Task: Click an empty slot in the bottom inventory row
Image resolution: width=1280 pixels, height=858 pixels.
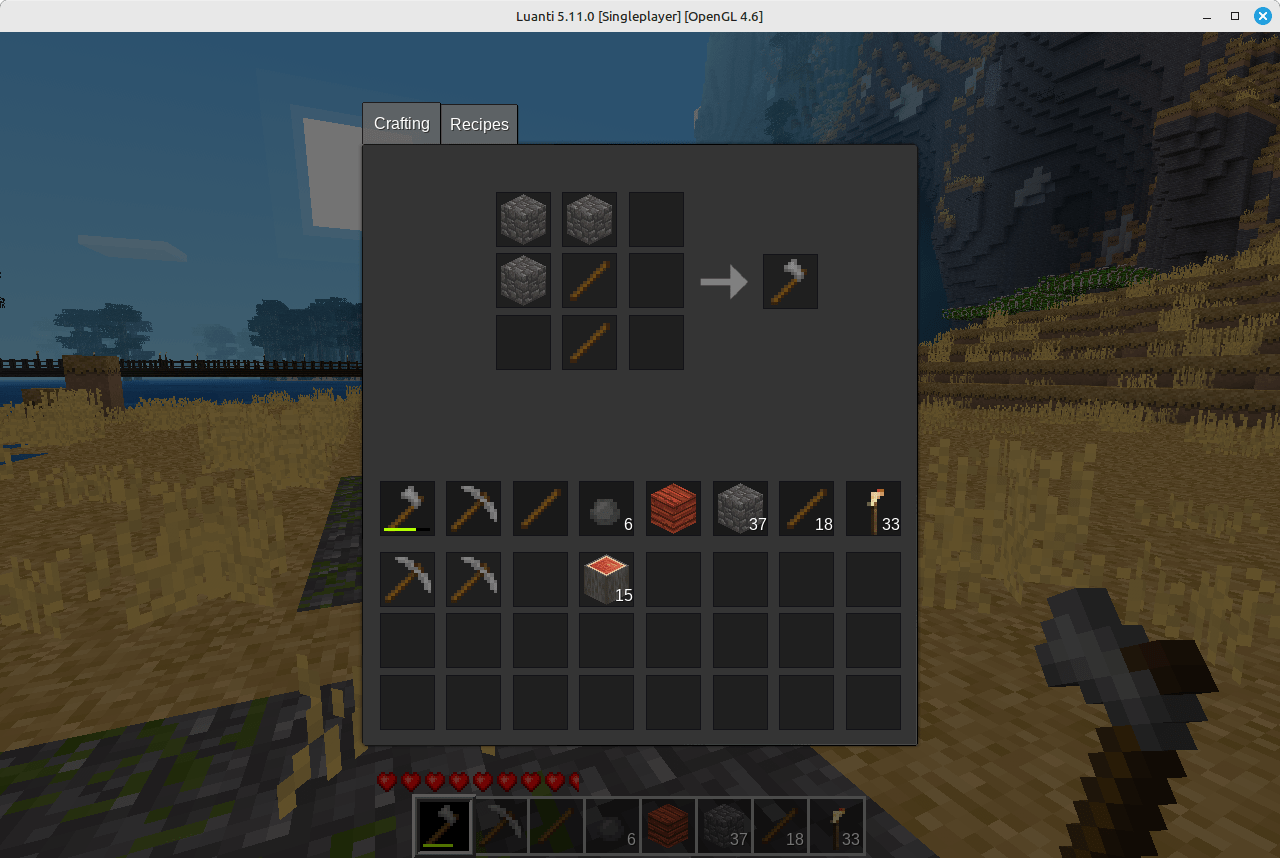Action: click(540, 702)
